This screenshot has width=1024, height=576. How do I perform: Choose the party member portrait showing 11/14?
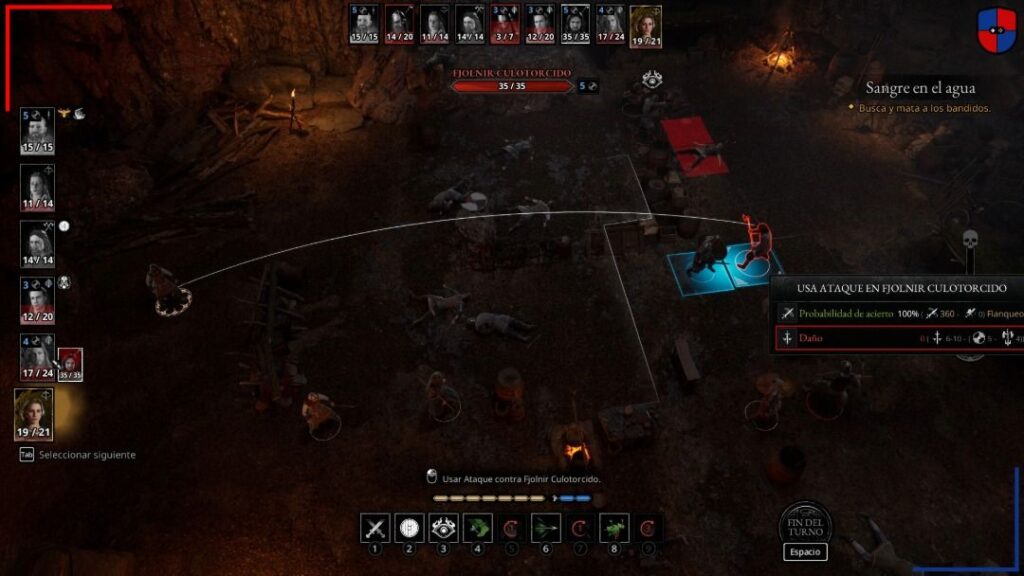[37, 186]
